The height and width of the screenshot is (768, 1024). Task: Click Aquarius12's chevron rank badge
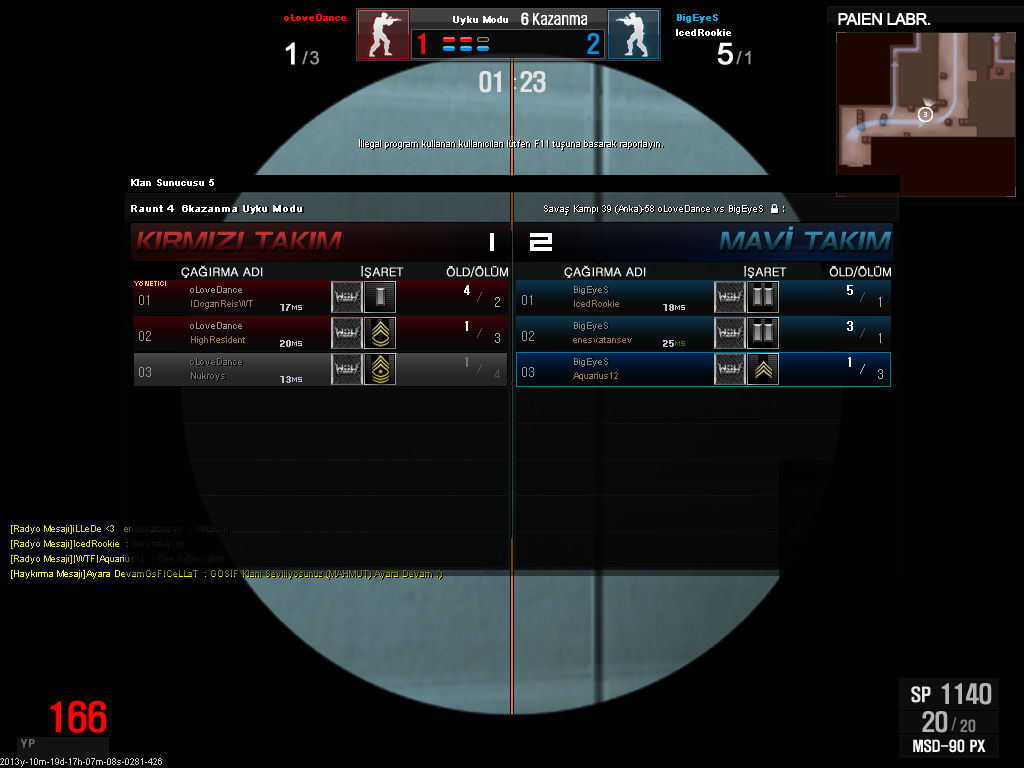pos(763,369)
